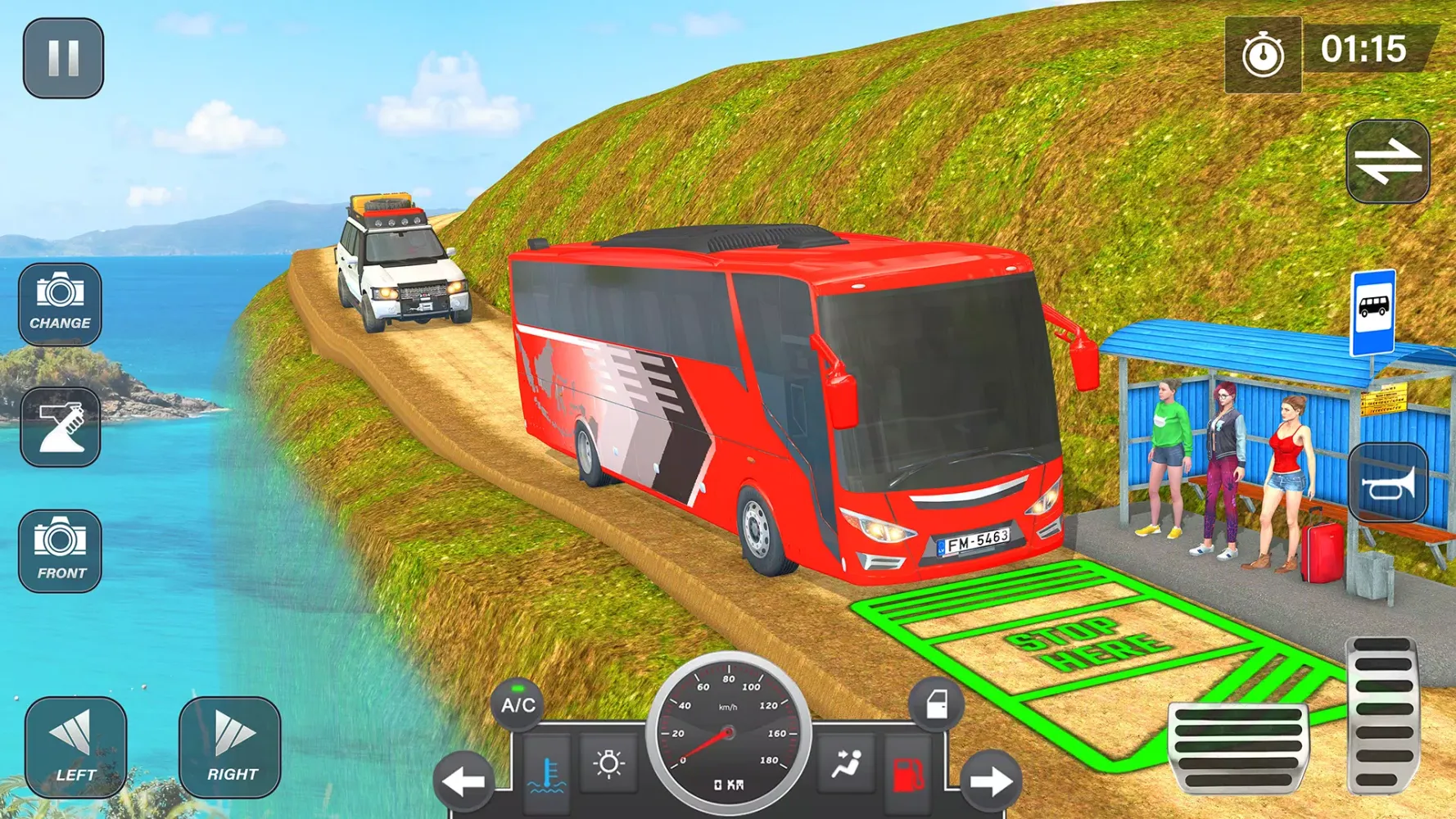Click the engine temperature gauge icon
This screenshot has height=819, width=1456.
tap(547, 775)
